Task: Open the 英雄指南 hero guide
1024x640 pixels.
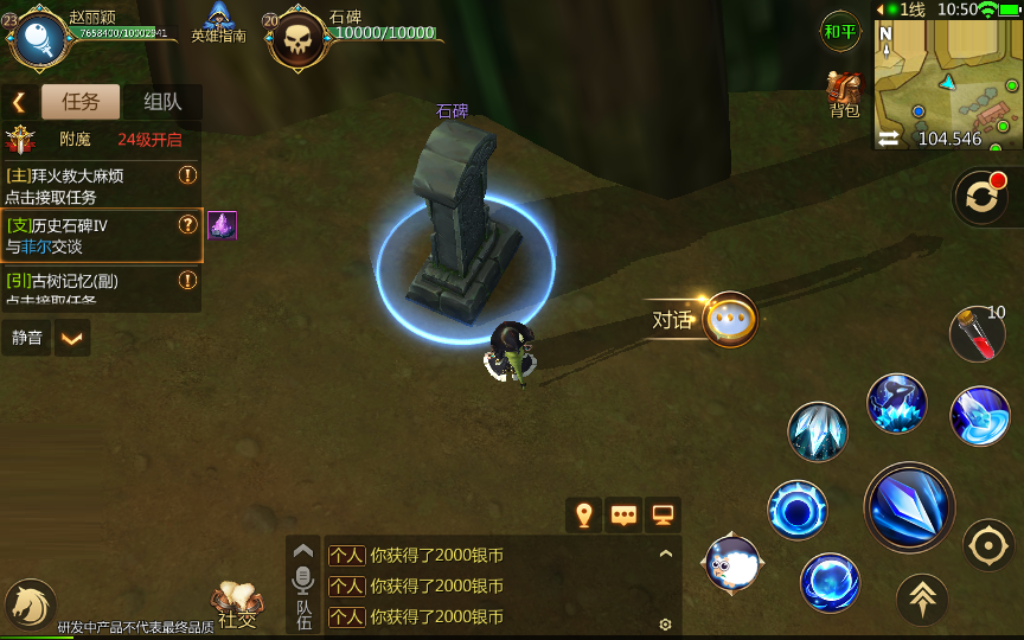Action: tap(219, 24)
